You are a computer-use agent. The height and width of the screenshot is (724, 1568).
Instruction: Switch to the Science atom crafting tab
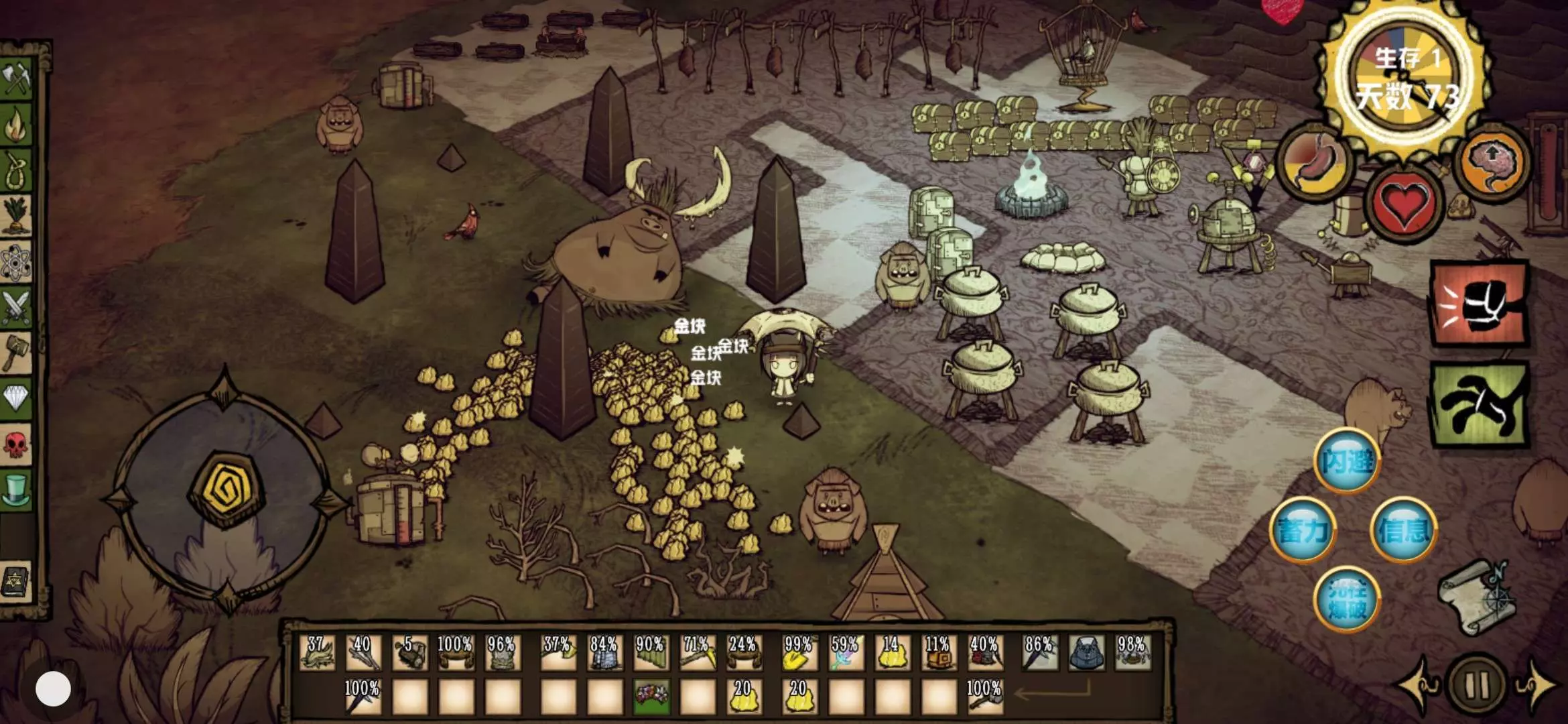click(x=16, y=262)
